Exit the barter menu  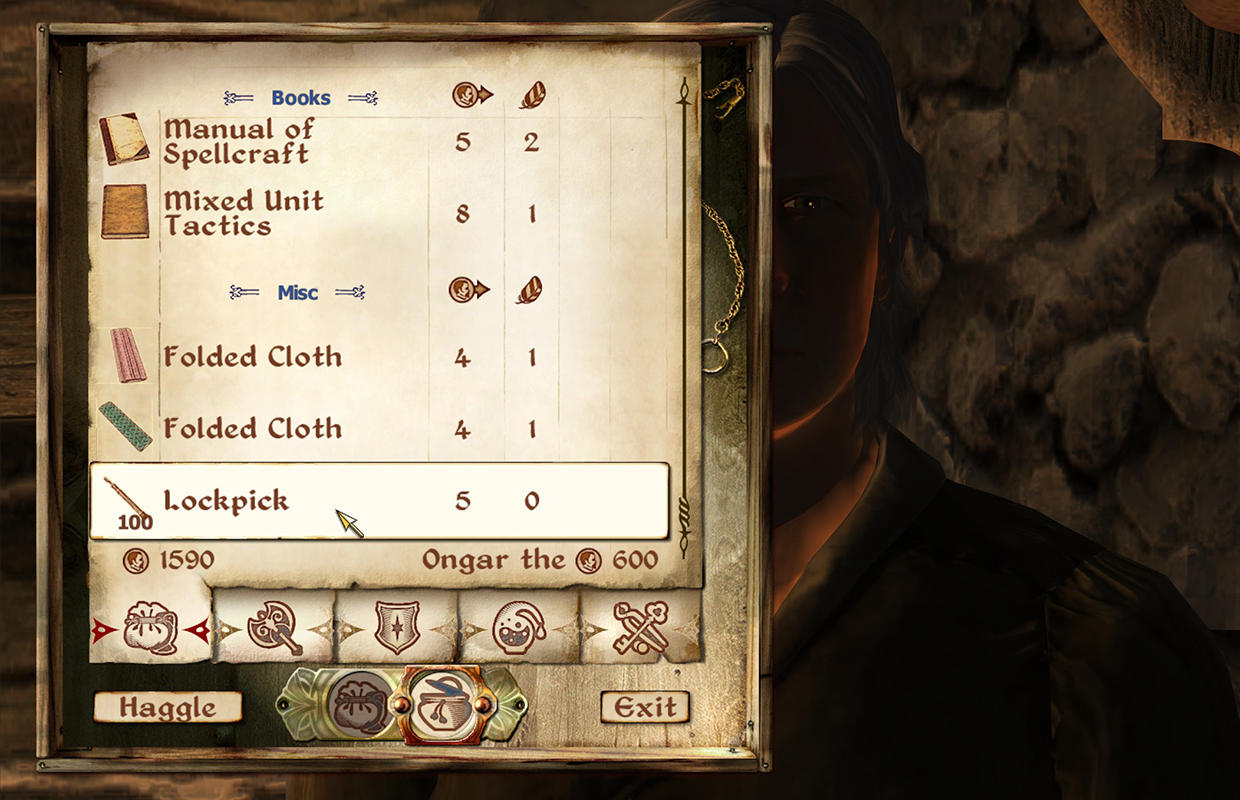645,708
